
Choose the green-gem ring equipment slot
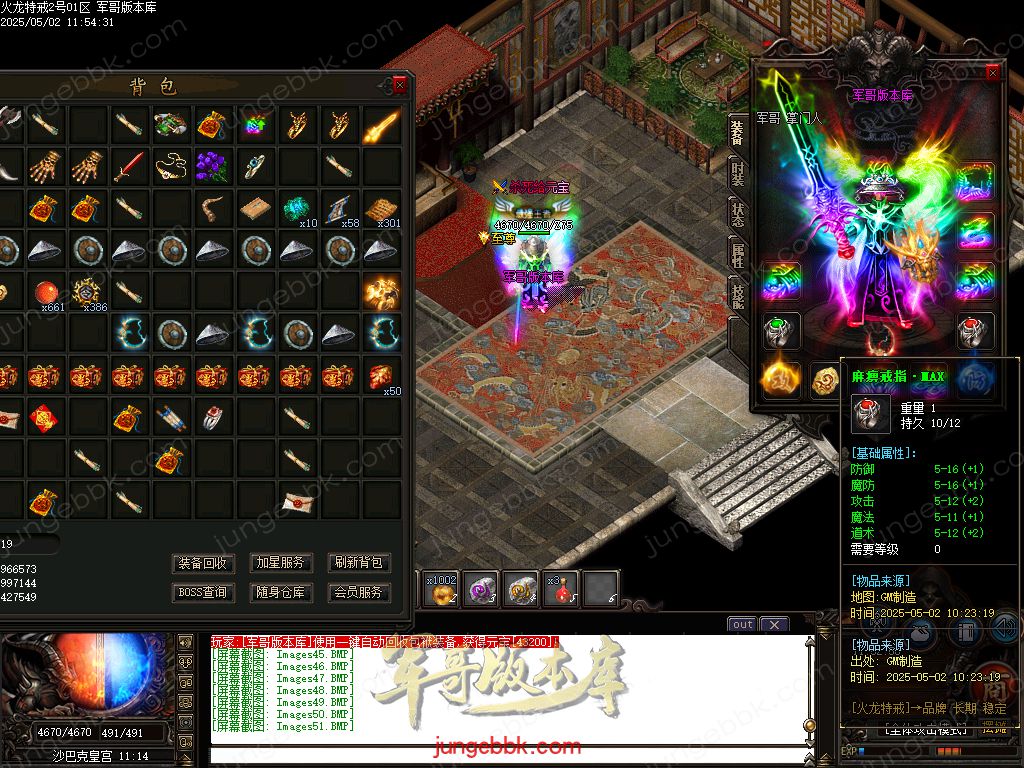[778, 328]
